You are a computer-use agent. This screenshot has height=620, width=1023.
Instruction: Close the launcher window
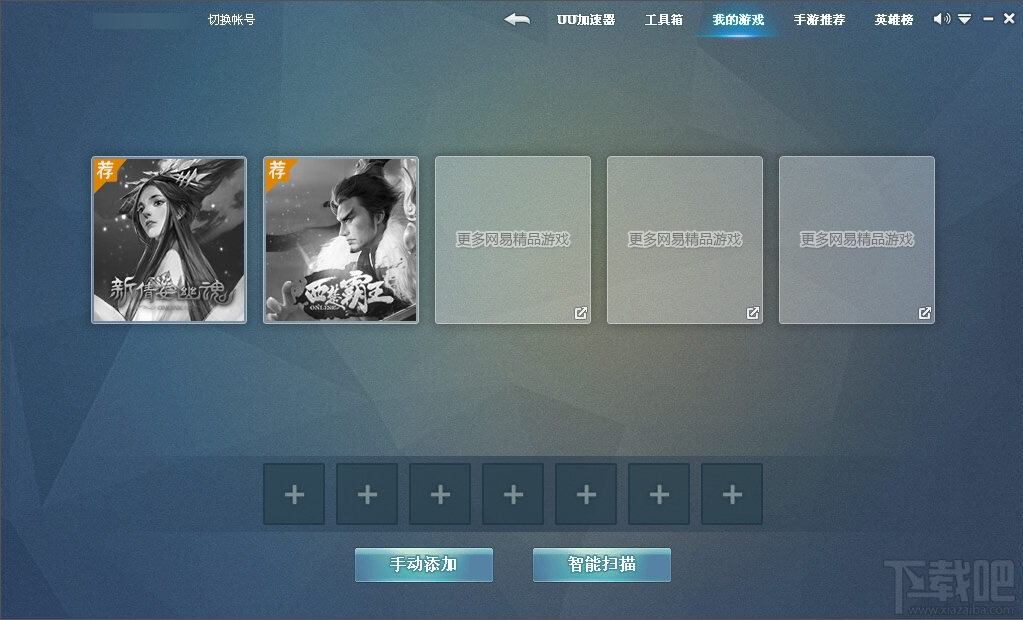pyautogui.click(x=1009, y=19)
